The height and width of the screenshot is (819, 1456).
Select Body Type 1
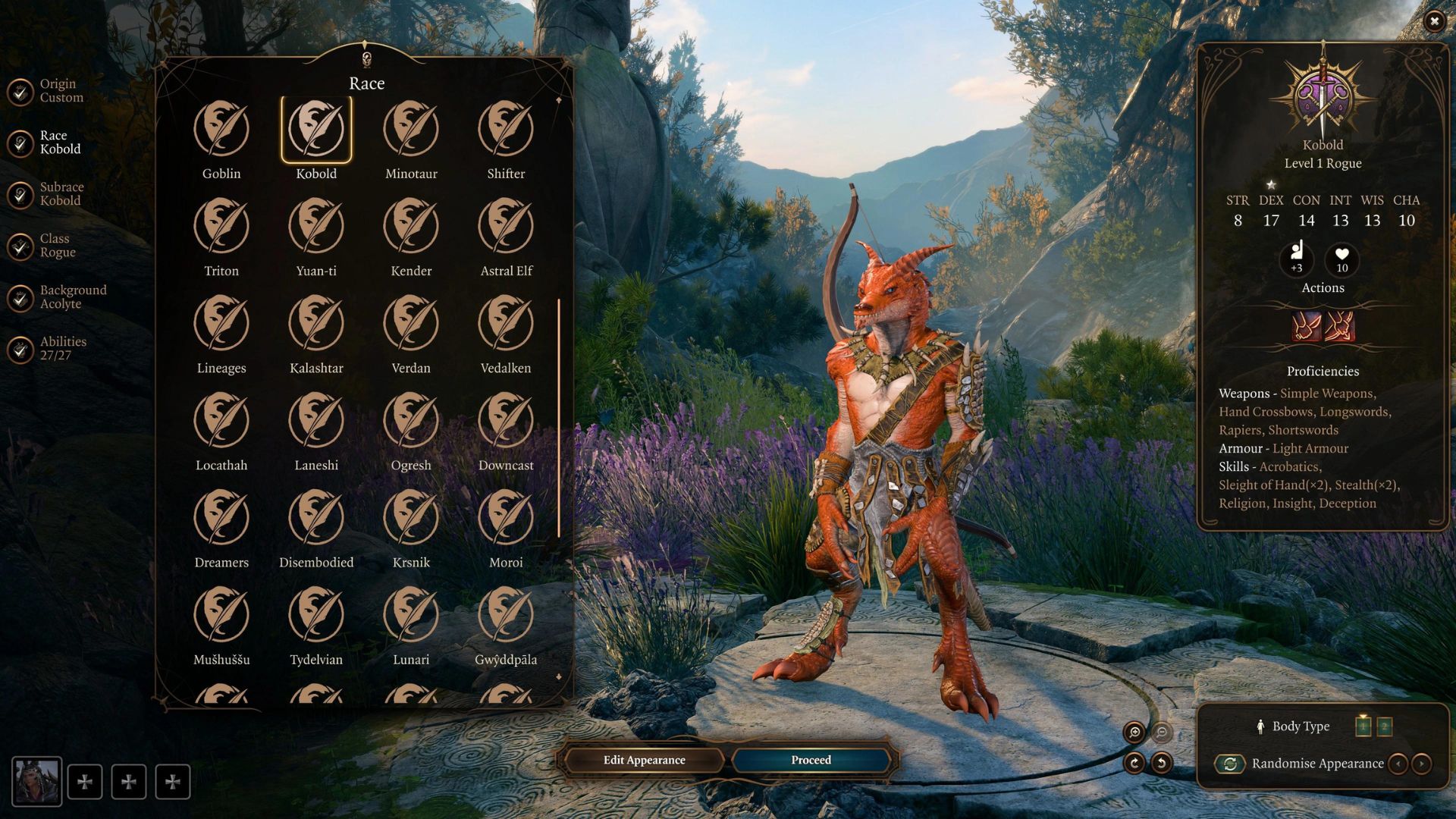[x=1361, y=726]
